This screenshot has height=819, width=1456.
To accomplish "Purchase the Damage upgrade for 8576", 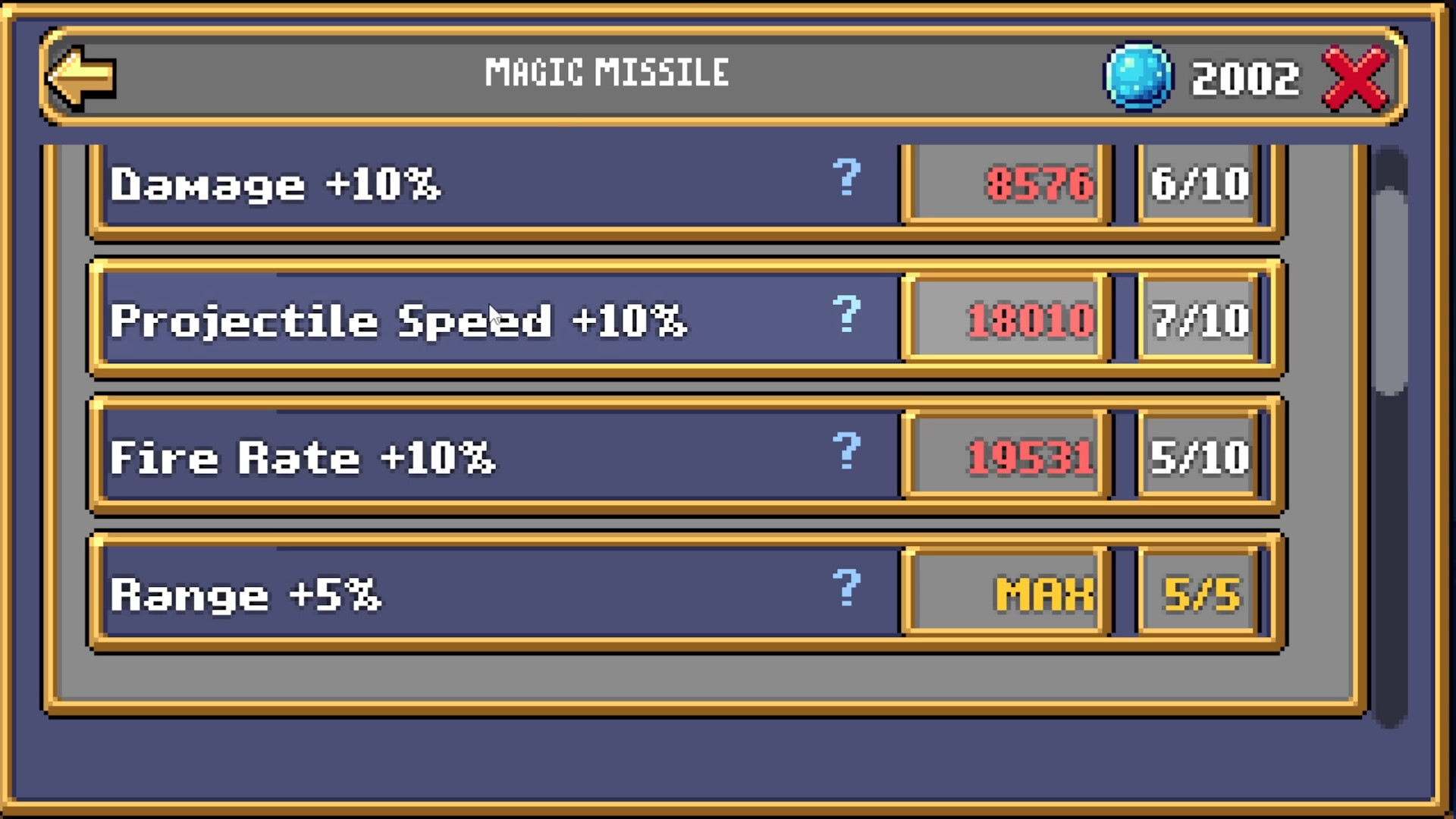I will pyautogui.click(x=1003, y=184).
